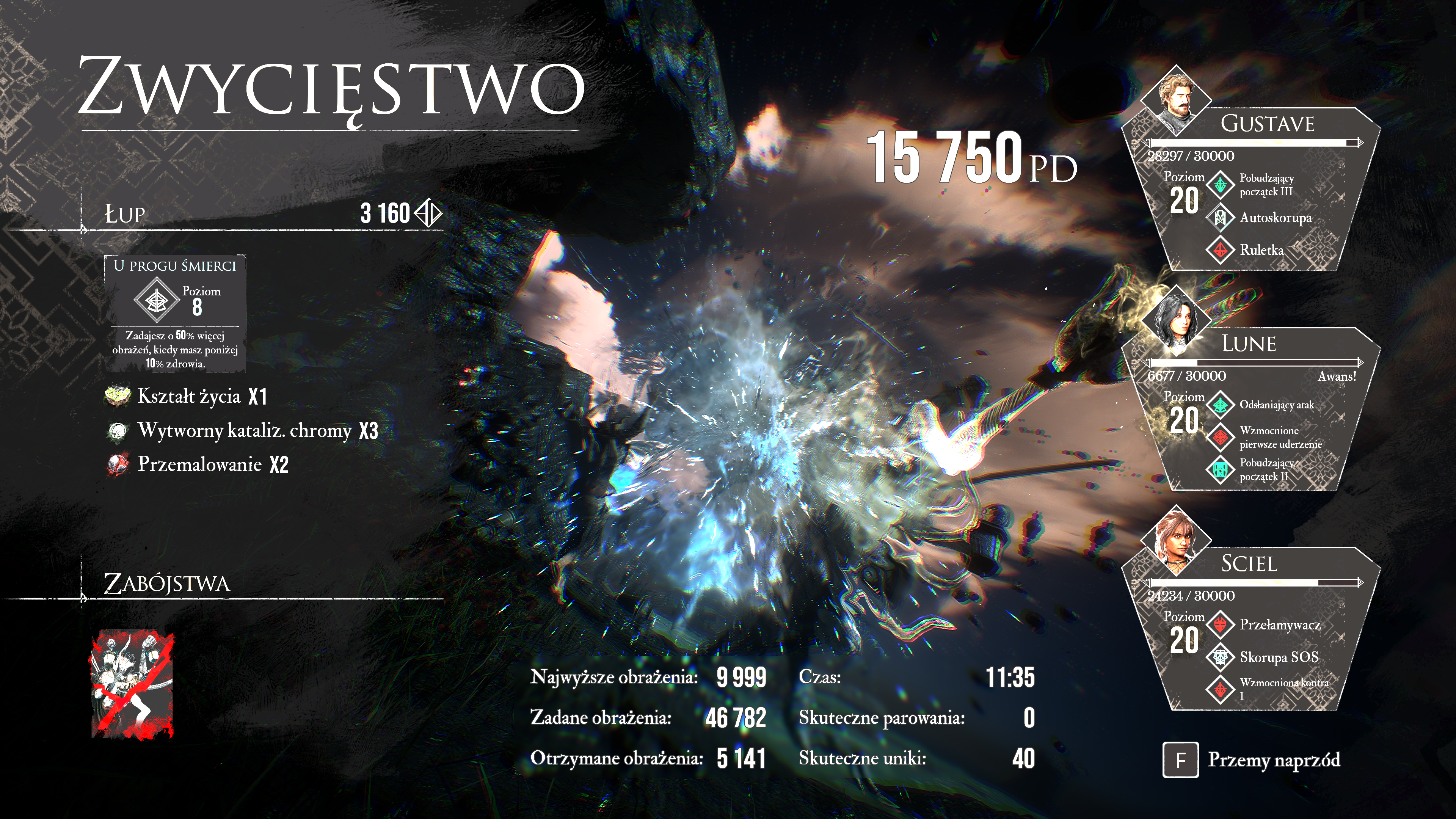Click the Ruletka picto icon
Viewport: 1456px width, 819px height.
(1220, 250)
